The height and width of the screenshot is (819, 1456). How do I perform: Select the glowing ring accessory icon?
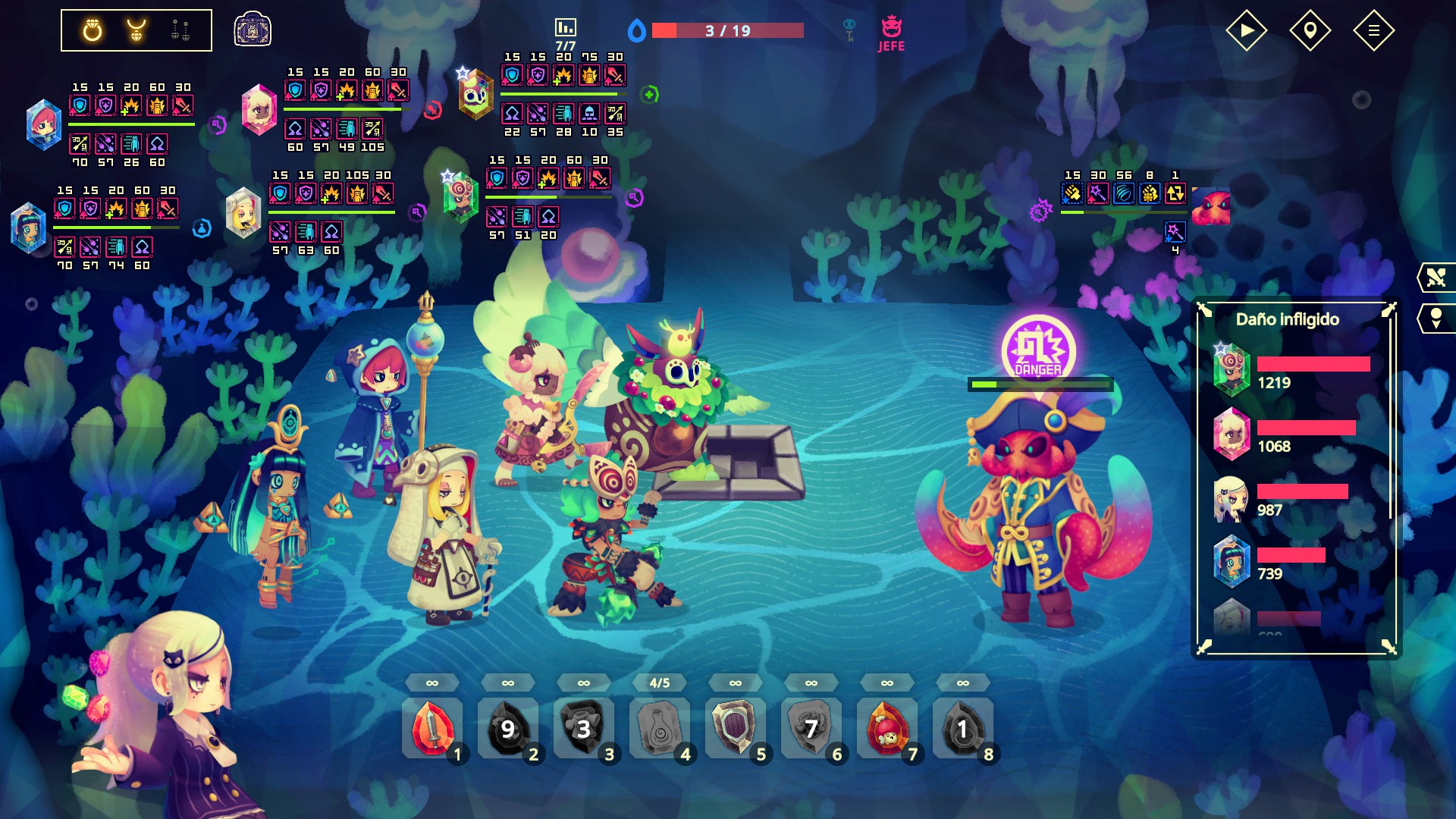click(93, 30)
